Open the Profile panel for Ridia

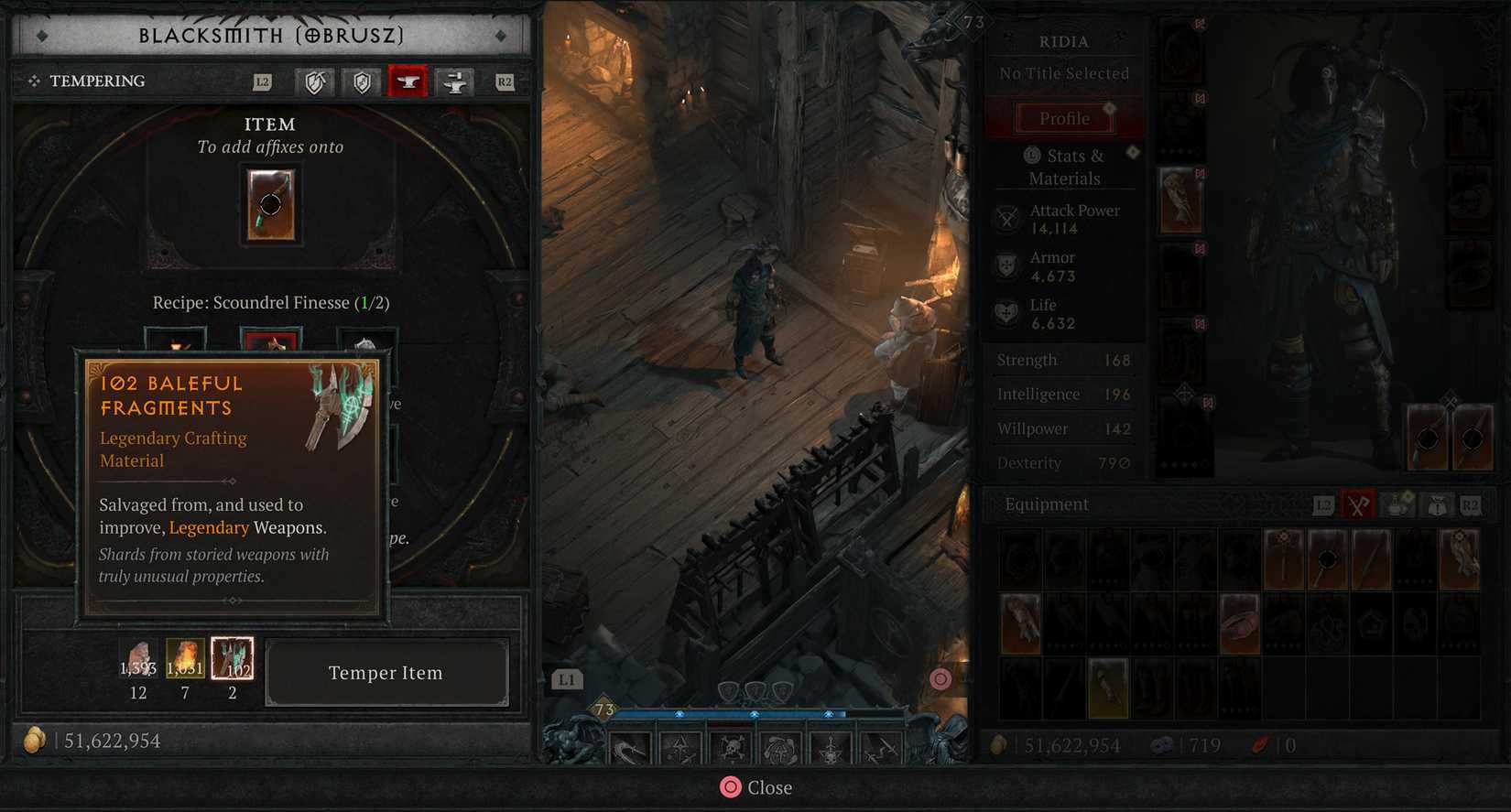tap(1063, 117)
